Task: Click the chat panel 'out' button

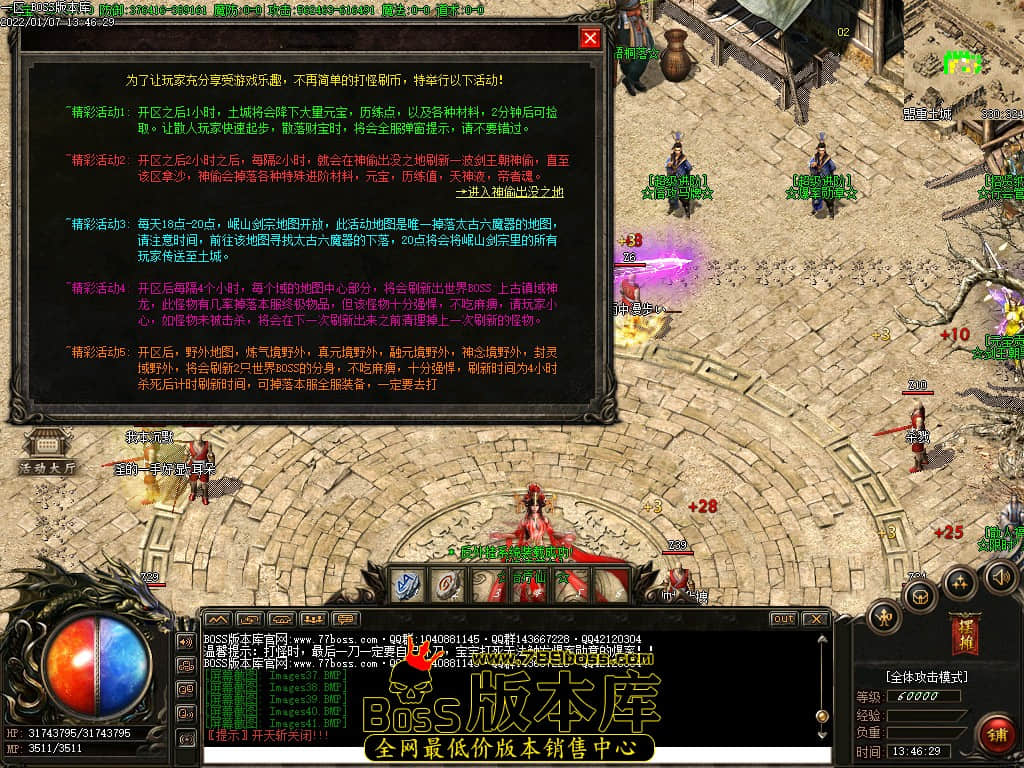Action: point(783,619)
